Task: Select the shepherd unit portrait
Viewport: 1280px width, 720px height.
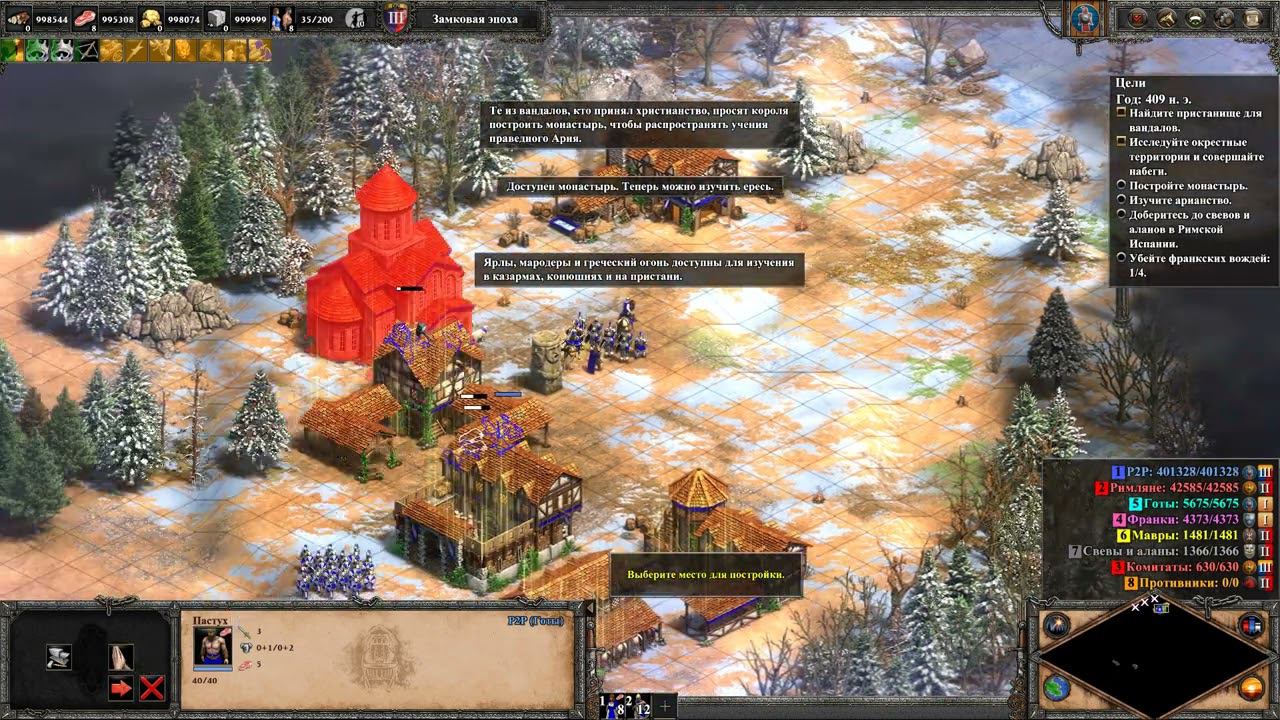Action: pyautogui.click(x=212, y=648)
